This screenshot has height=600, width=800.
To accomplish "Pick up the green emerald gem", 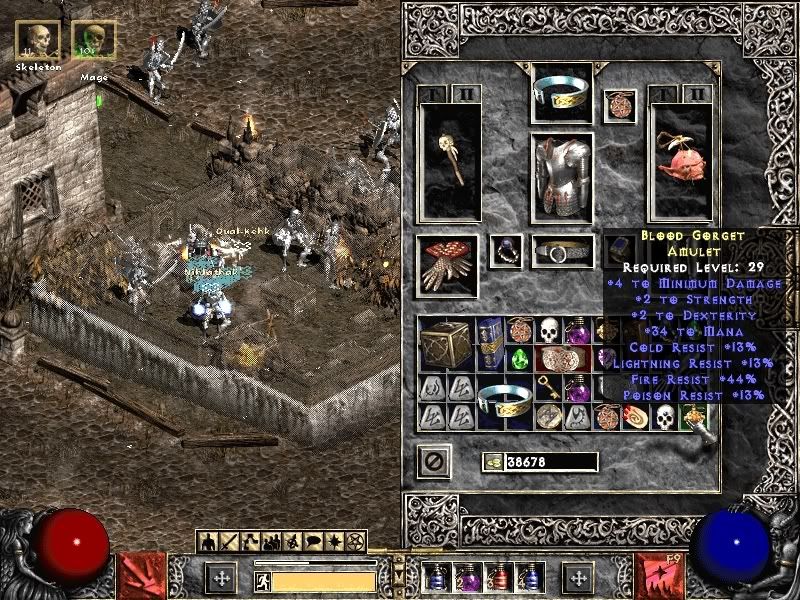I will (519, 359).
